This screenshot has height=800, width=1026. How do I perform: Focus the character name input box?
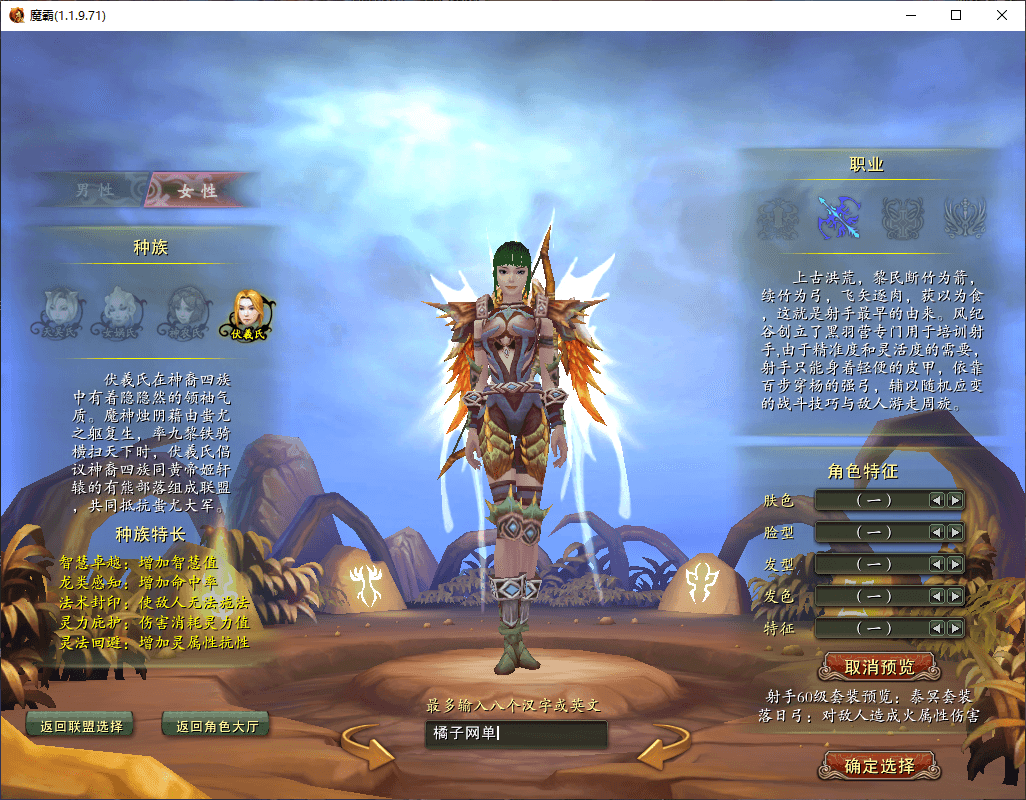[515, 734]
